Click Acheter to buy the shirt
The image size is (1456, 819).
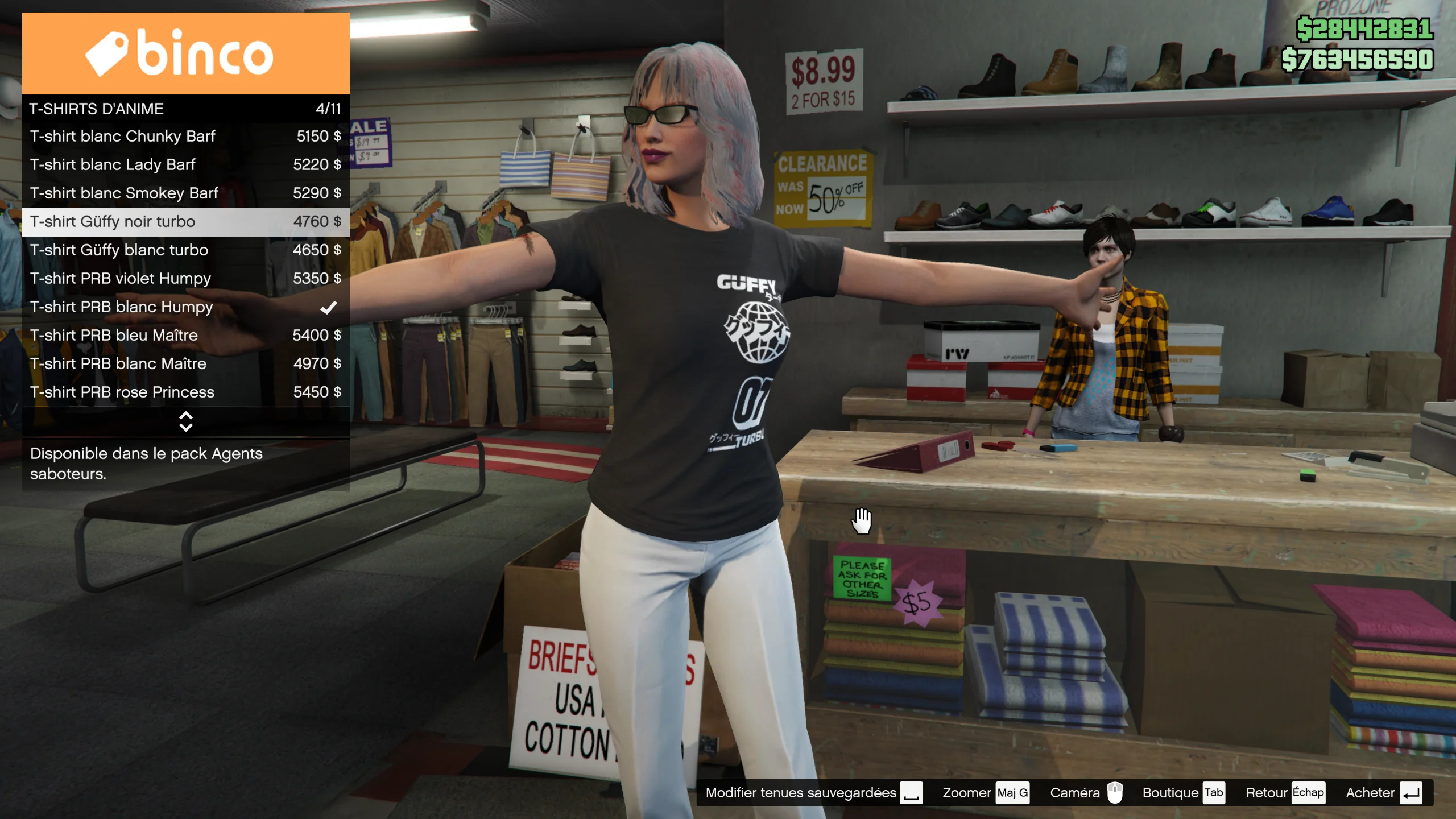coord(1383,793)
